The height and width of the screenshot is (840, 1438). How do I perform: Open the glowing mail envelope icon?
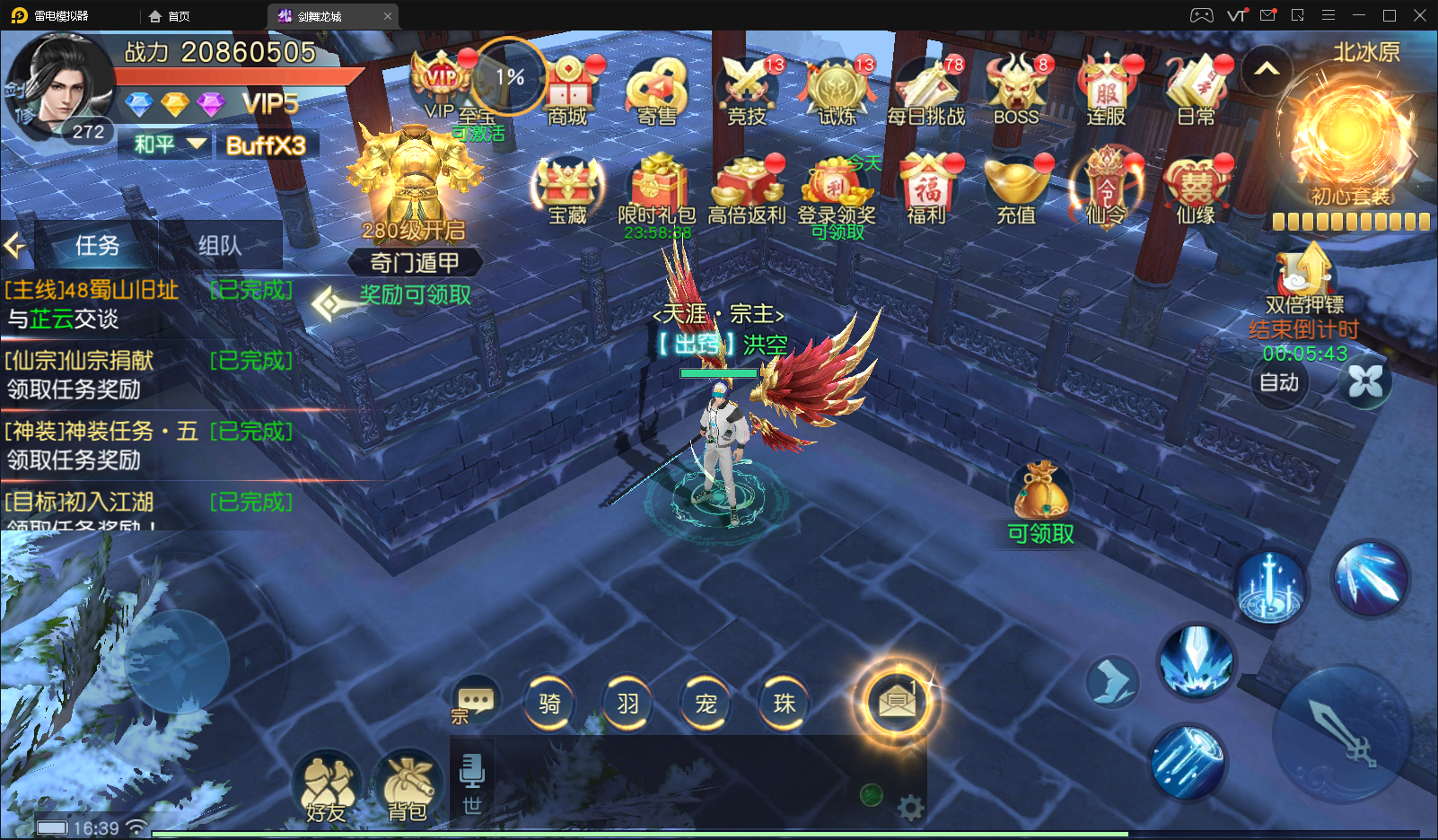coord(896,704)
